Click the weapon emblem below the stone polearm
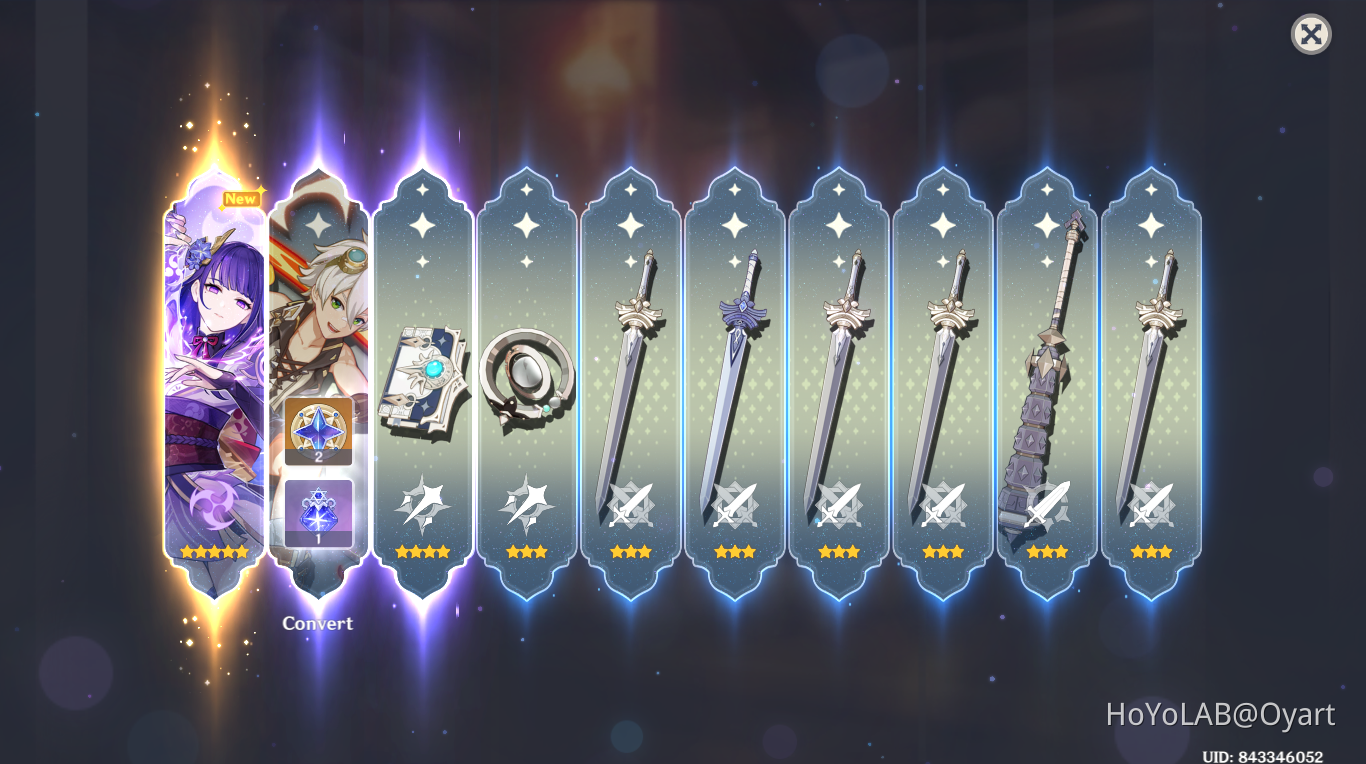This screenshot has width=1366, height=764. (x=1046, y=505)
